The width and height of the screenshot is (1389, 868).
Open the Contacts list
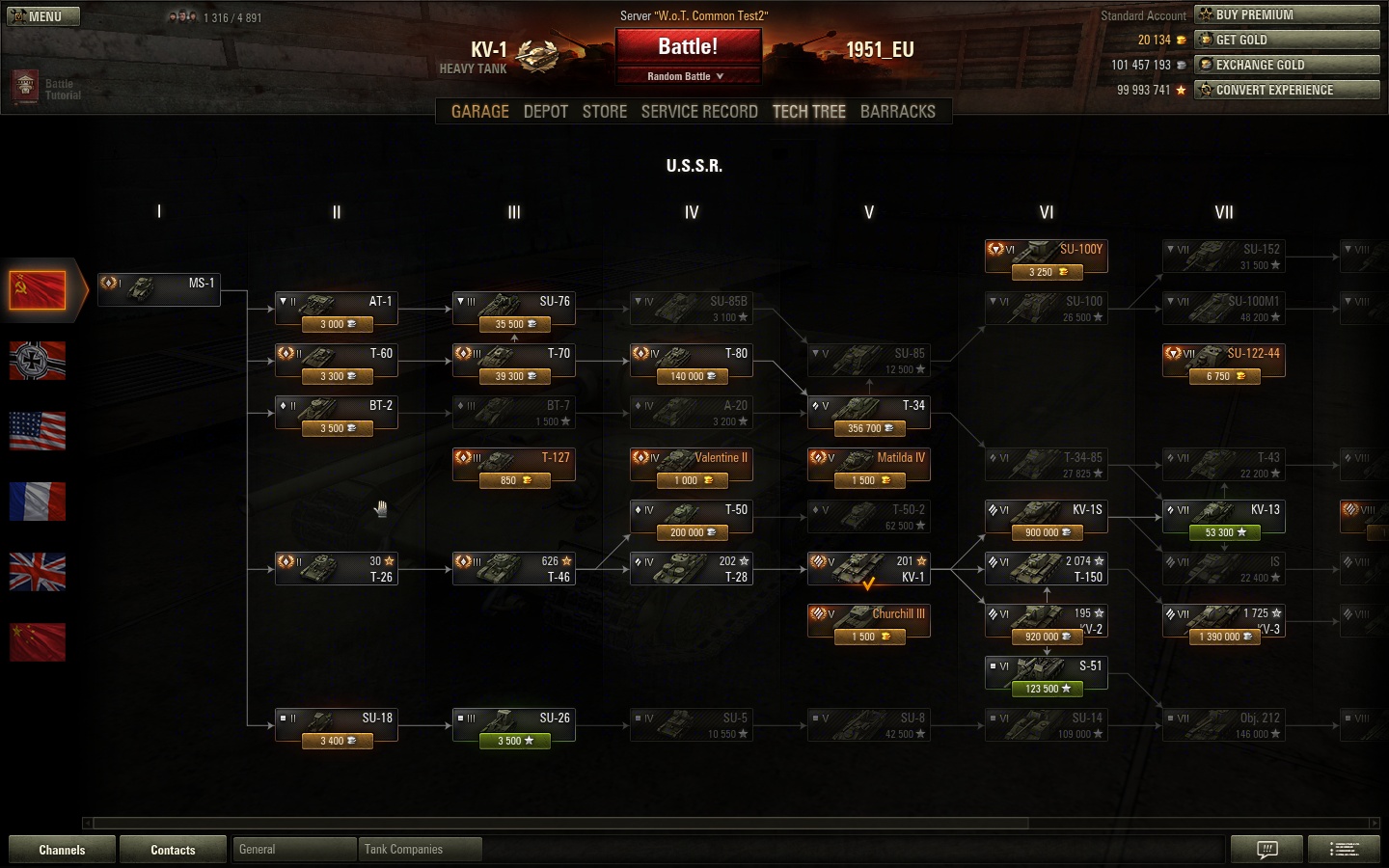point(173,850)
